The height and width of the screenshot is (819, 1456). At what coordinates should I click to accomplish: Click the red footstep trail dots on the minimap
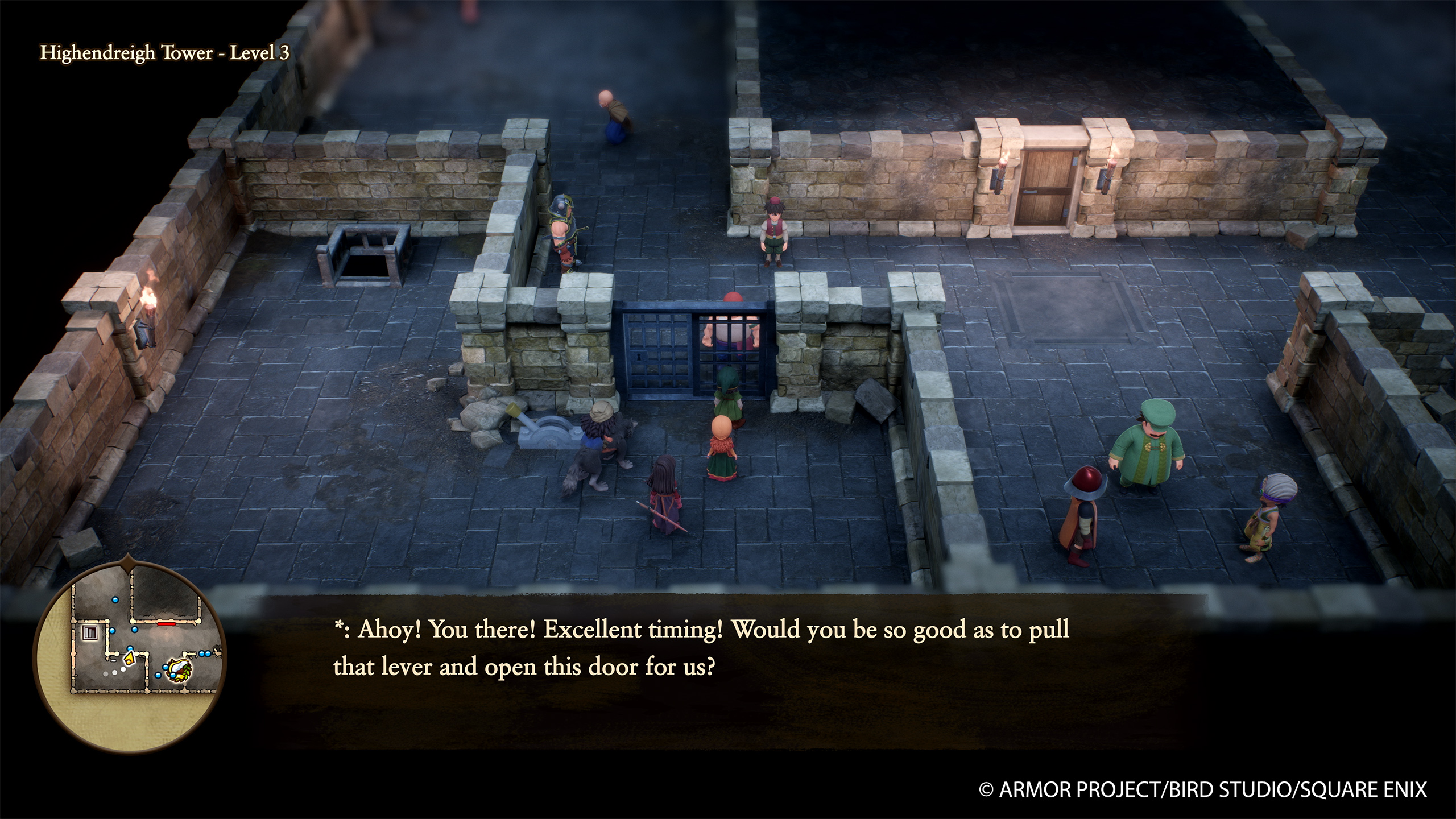pyautogui.click(x=114, y=672)
